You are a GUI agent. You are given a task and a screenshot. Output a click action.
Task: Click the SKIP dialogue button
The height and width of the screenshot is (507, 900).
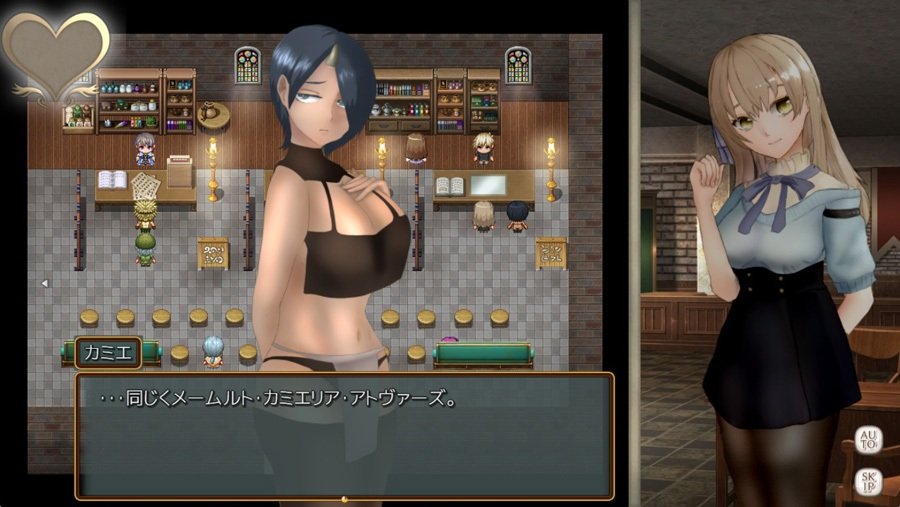867,482
